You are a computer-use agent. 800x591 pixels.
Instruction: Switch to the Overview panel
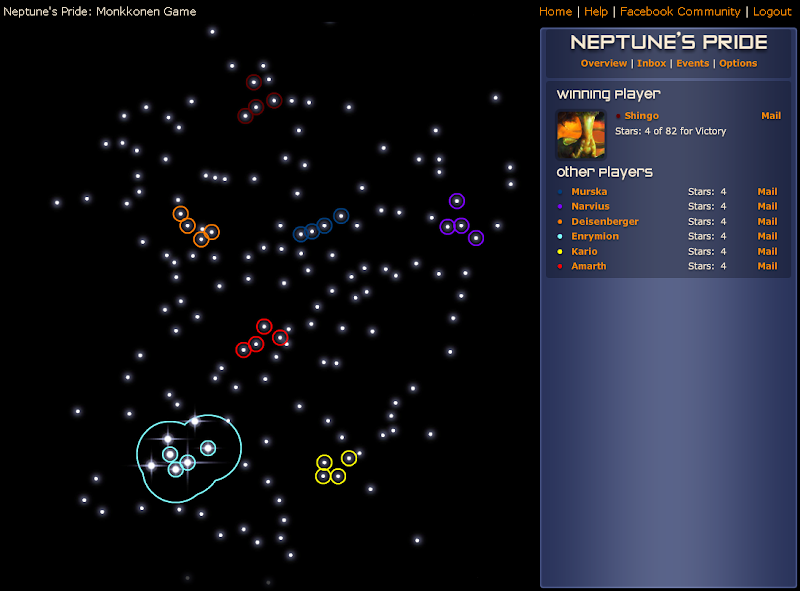(603, 63)
